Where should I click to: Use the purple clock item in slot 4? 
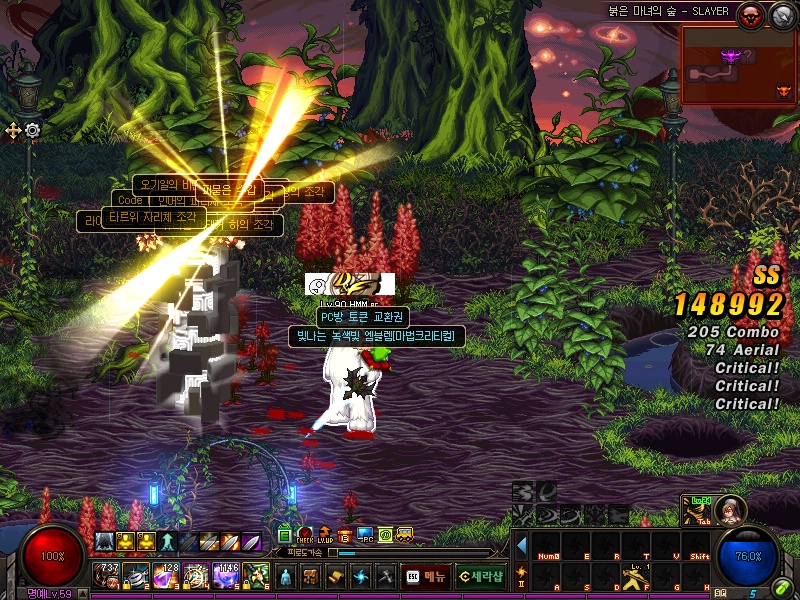[x=196, y=575]
